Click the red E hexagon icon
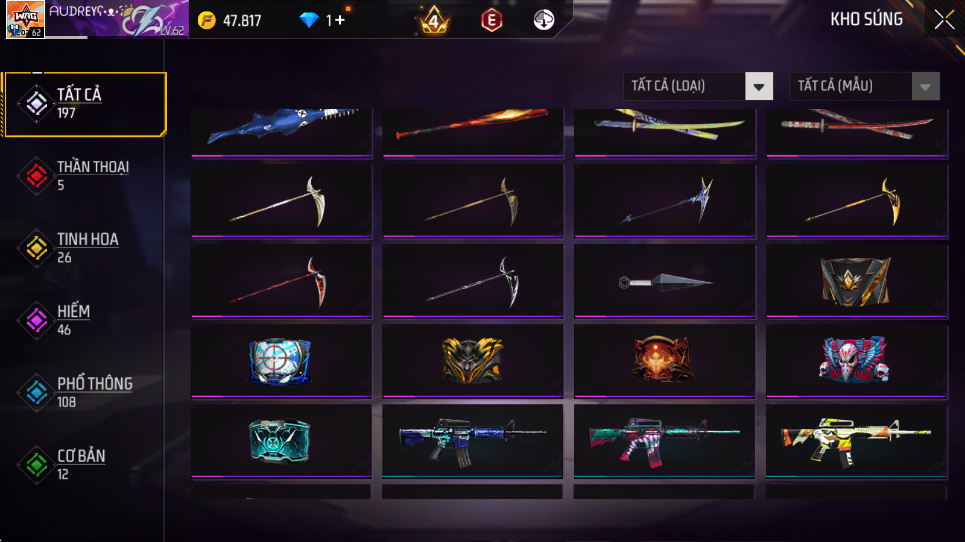 click(x=491, y=20)
